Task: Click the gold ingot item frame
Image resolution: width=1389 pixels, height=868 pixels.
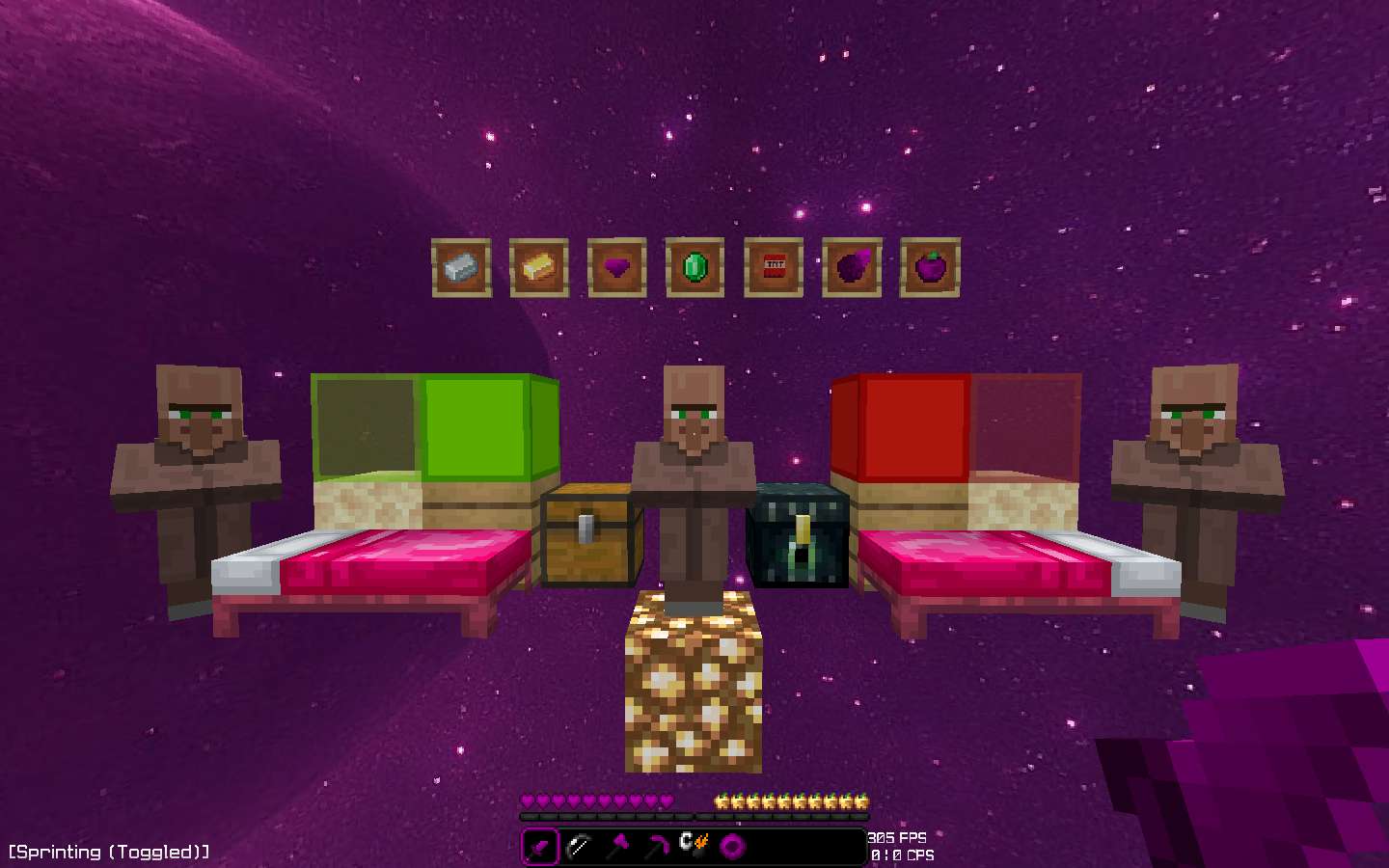Action: 539,268
